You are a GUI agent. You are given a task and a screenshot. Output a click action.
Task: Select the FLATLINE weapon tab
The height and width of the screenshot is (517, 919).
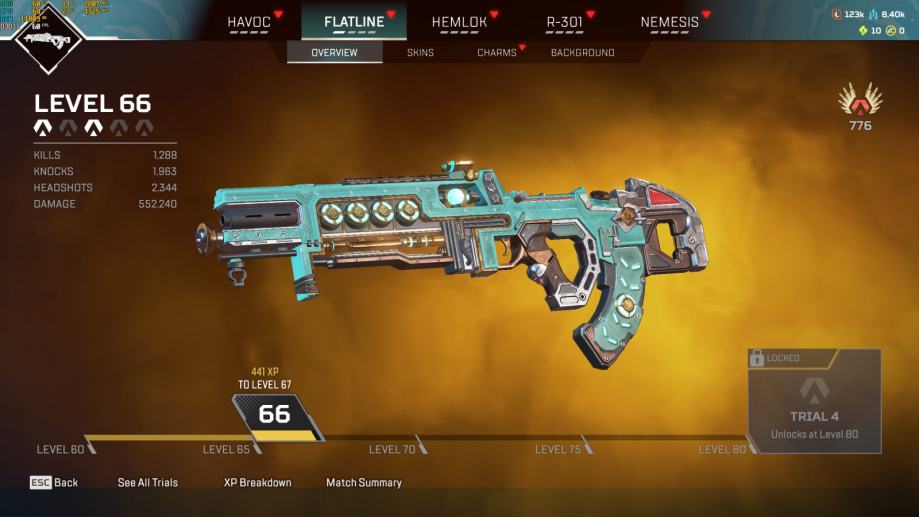coord(353,21)
